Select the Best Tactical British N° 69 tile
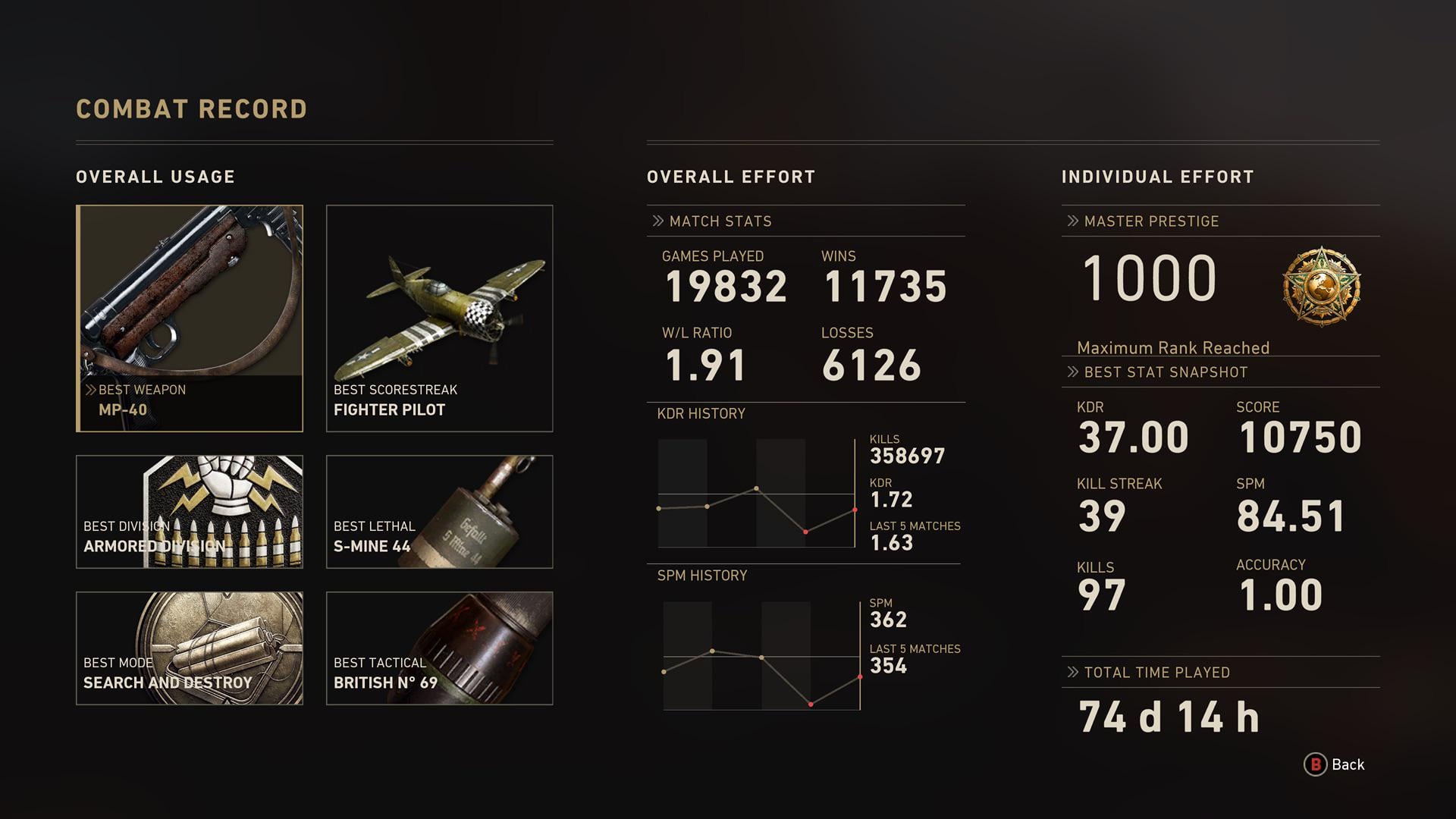This screenshot has width=1456, height=819. 440,648
